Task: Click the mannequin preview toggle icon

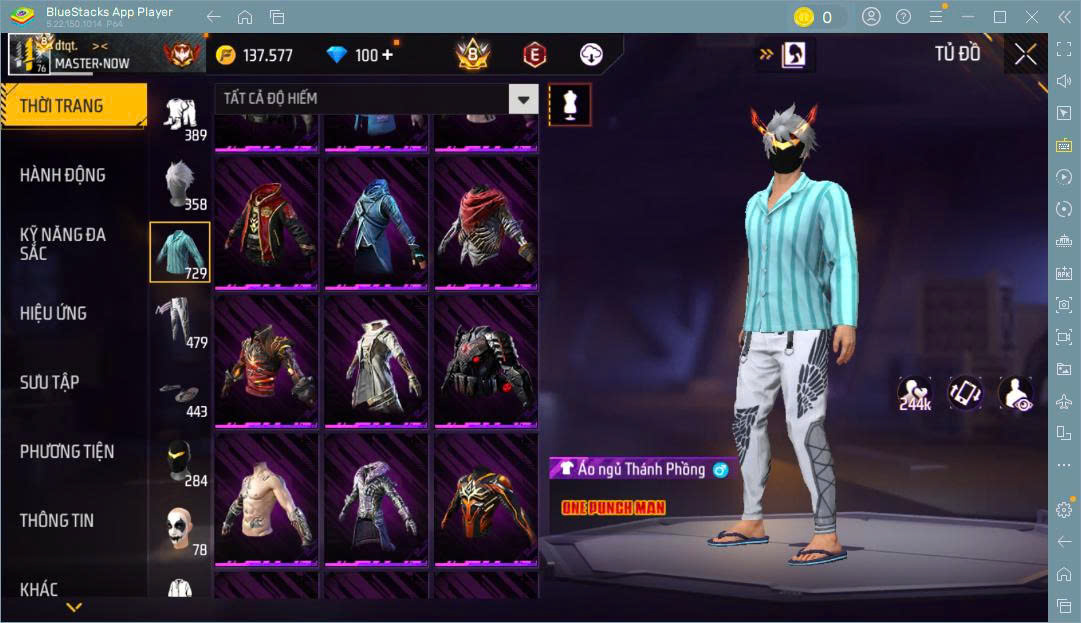Action: [570, 104]
